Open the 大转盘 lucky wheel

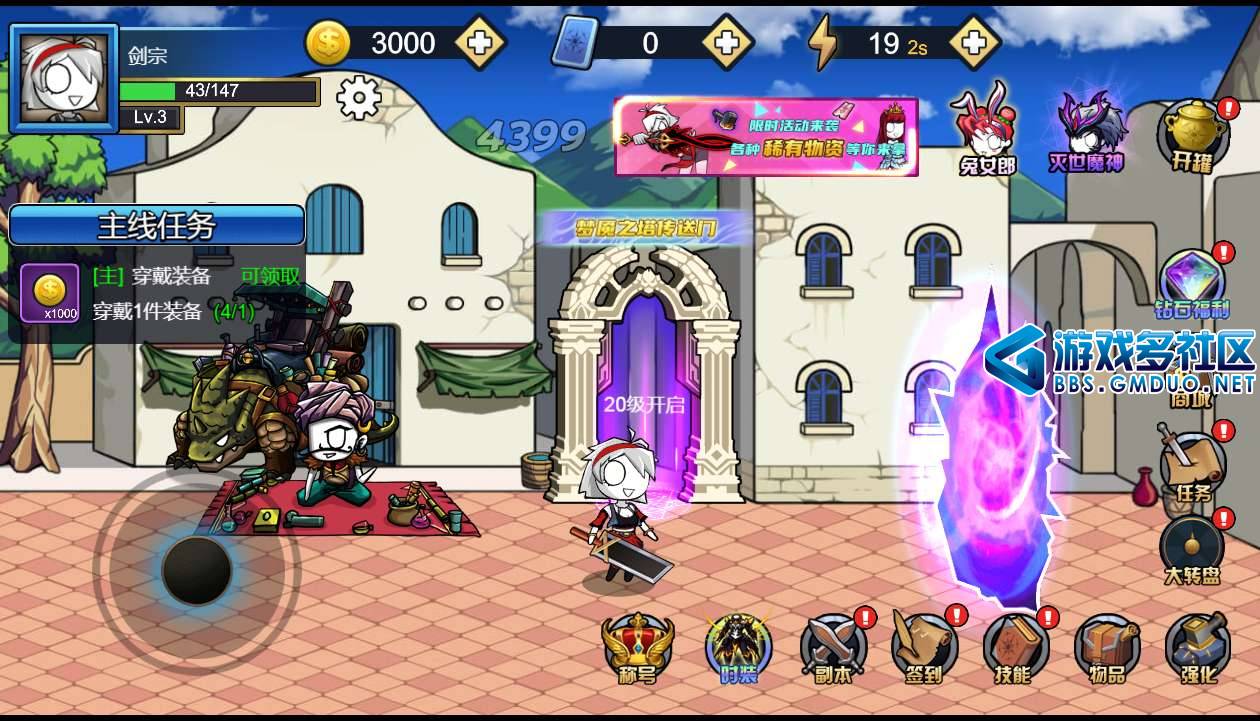coord(1193,549)
